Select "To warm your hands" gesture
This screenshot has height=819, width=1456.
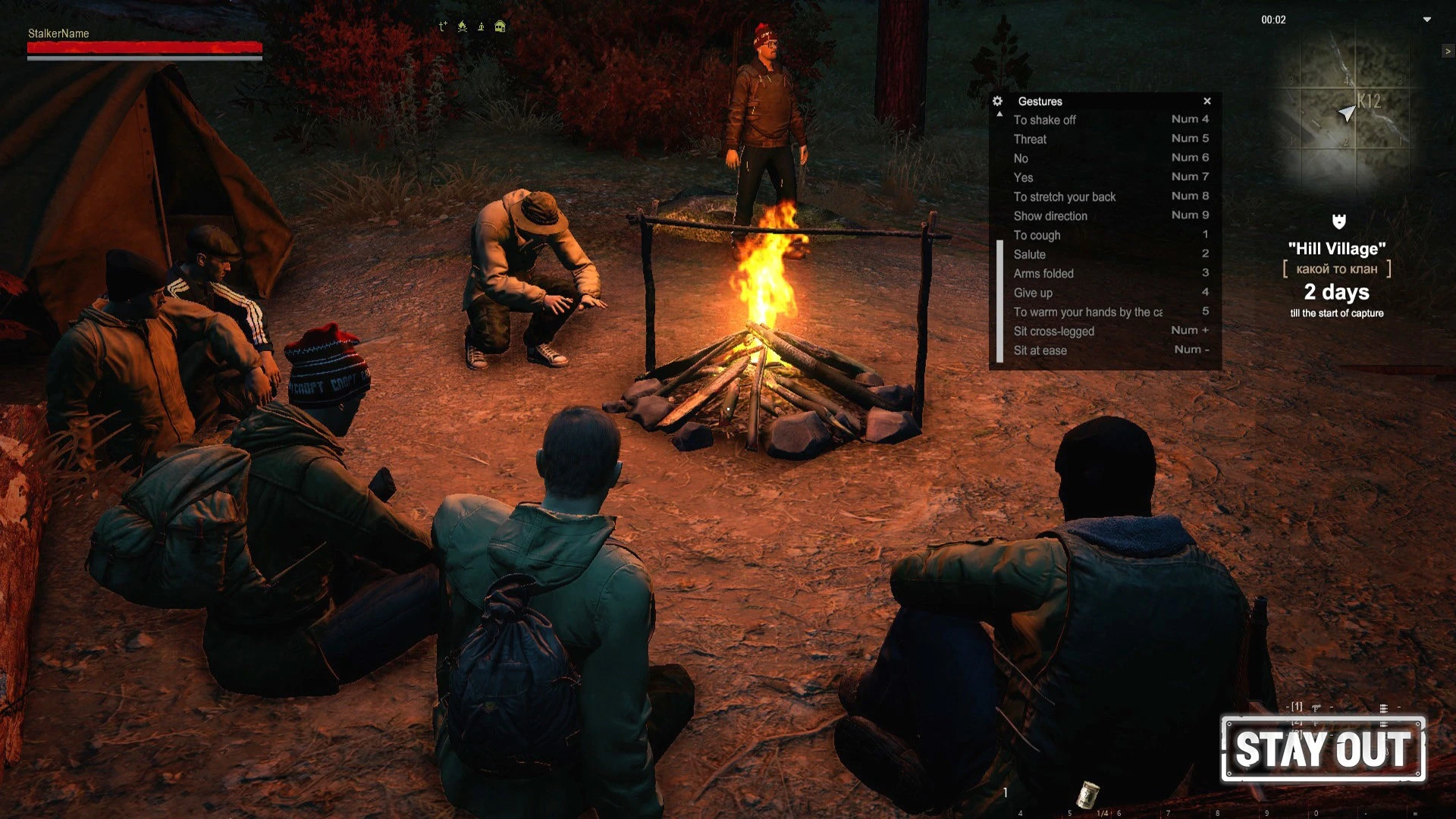pos(1087,312)
